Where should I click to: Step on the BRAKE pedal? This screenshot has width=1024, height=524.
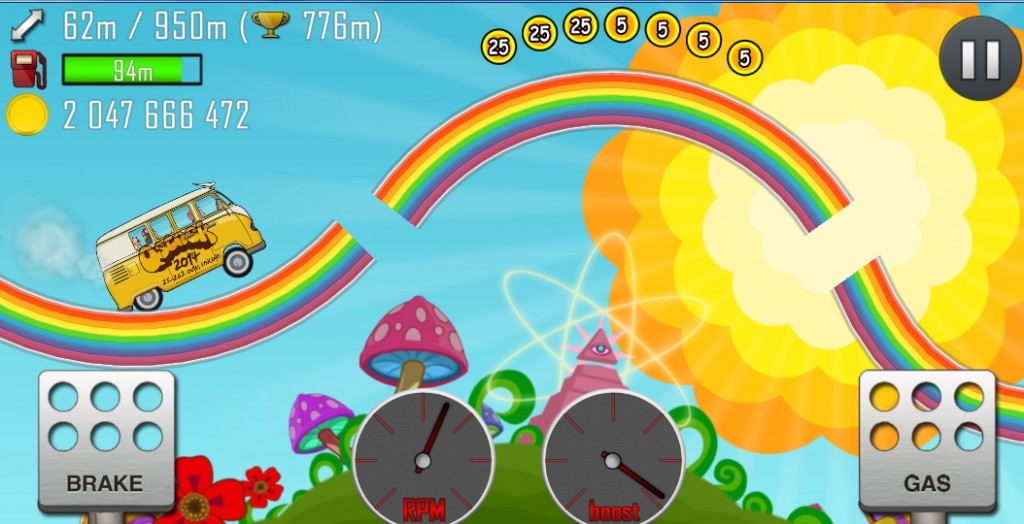106,440
